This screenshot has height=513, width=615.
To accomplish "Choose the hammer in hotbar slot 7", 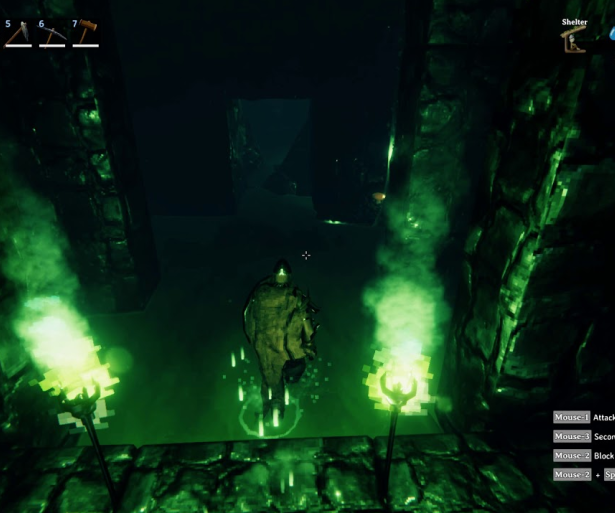I will (x=86, y=35).
